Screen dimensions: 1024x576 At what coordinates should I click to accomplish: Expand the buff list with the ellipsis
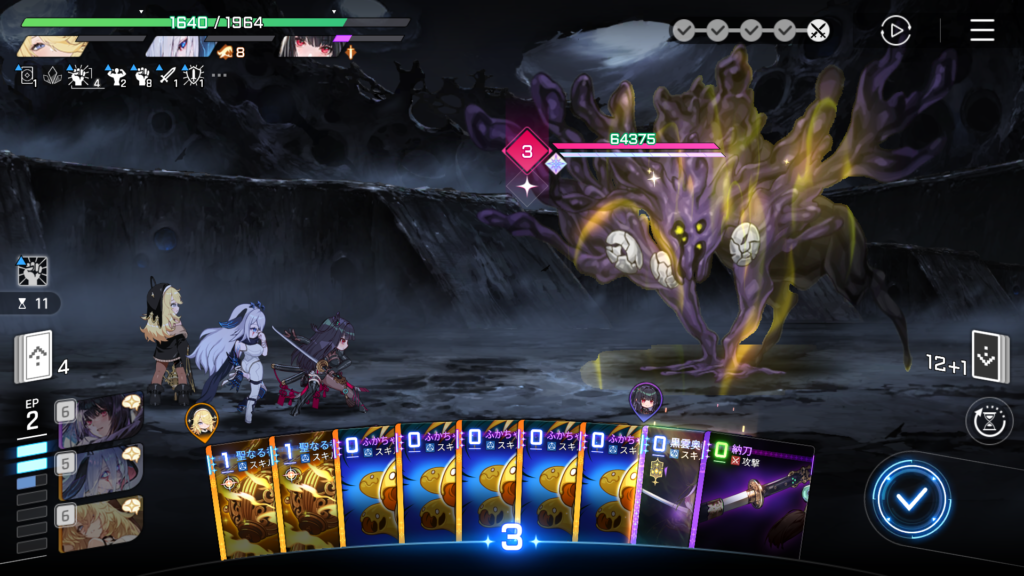219,75
